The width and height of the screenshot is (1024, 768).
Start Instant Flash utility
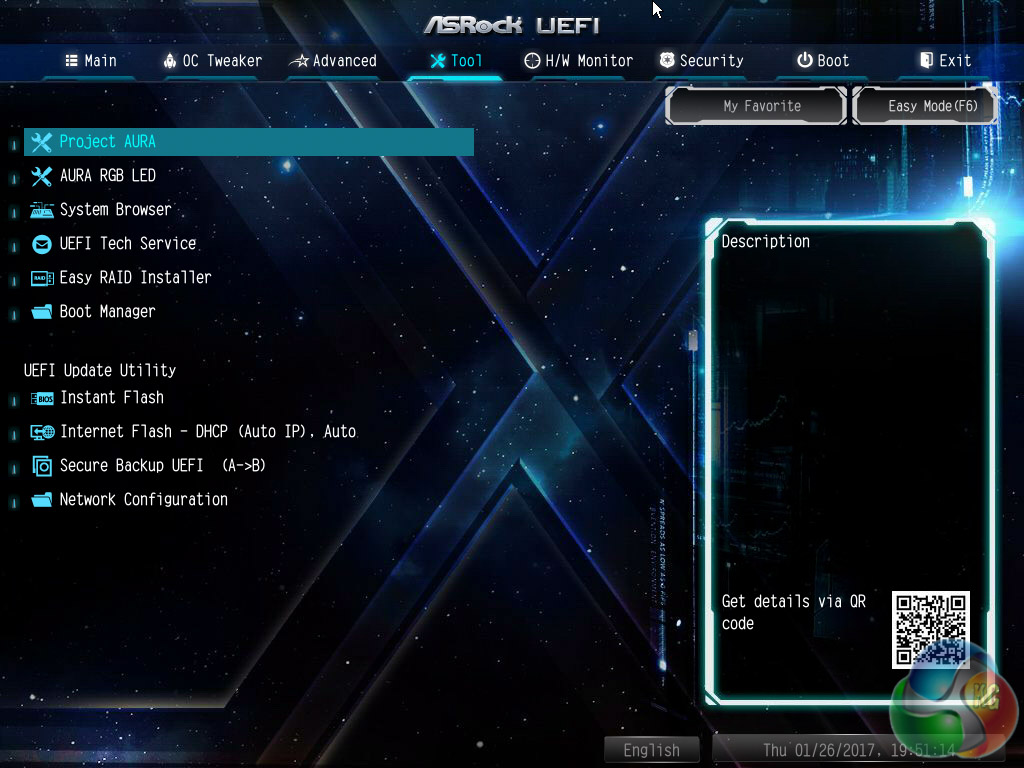pos(111,398)
